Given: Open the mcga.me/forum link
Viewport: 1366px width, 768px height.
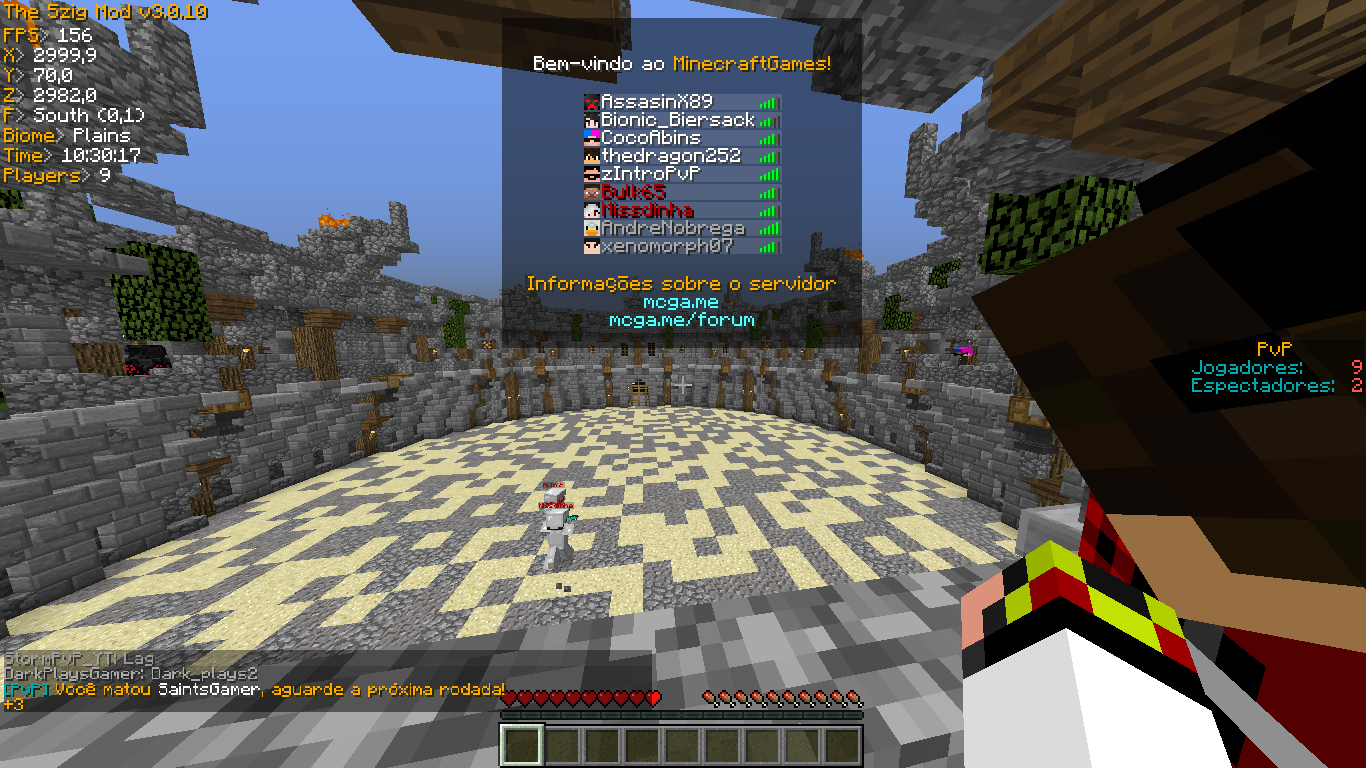Looking at the screenshot, I should click(x=681, y=320).
